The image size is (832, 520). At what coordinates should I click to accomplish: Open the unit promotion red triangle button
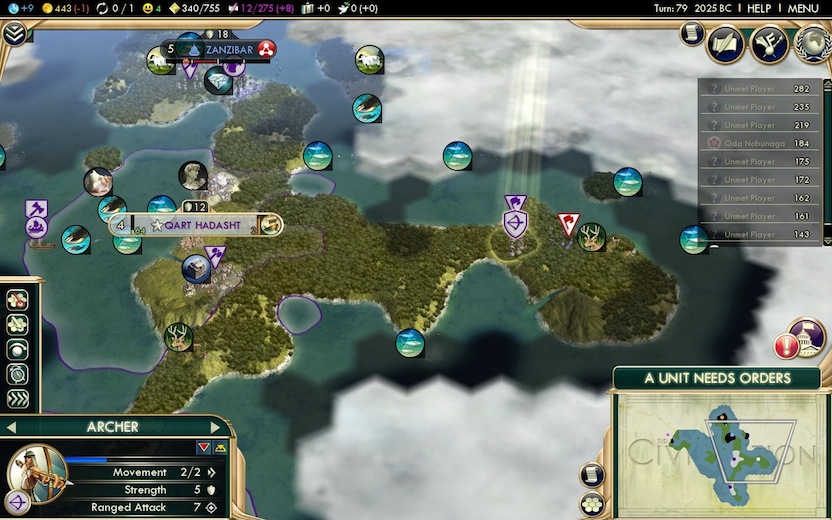click(204, 447)
